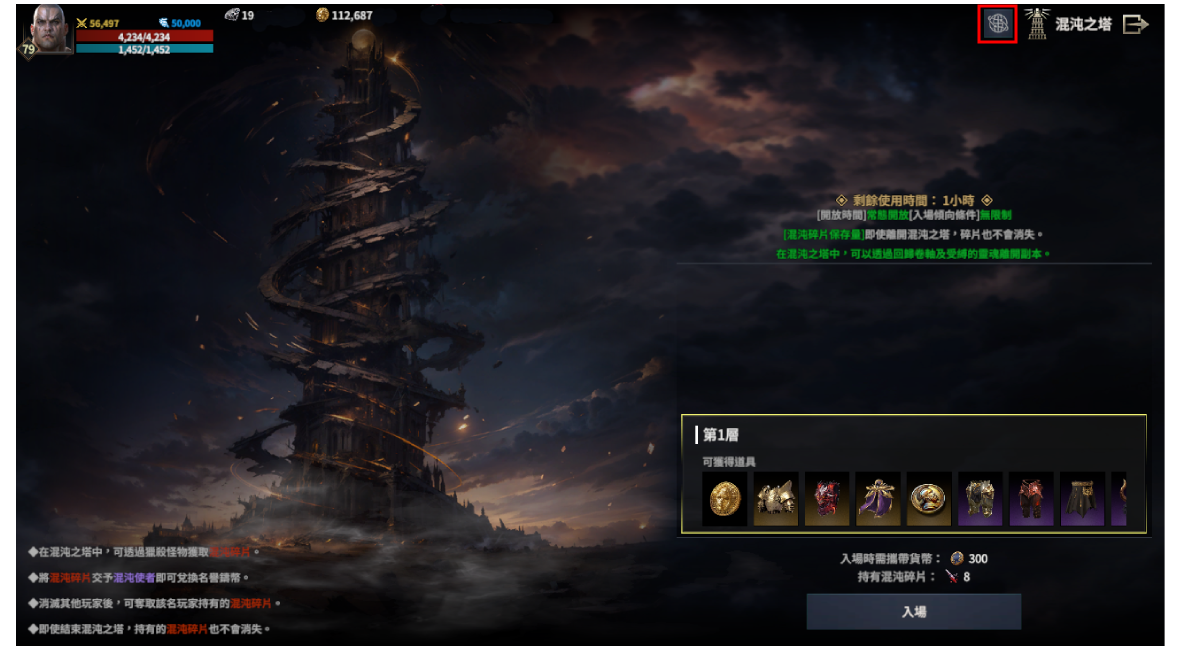Viewport: 1180px width, 650px height.
Task: Select the 第1層 floor panel
Action: (913, 435)
